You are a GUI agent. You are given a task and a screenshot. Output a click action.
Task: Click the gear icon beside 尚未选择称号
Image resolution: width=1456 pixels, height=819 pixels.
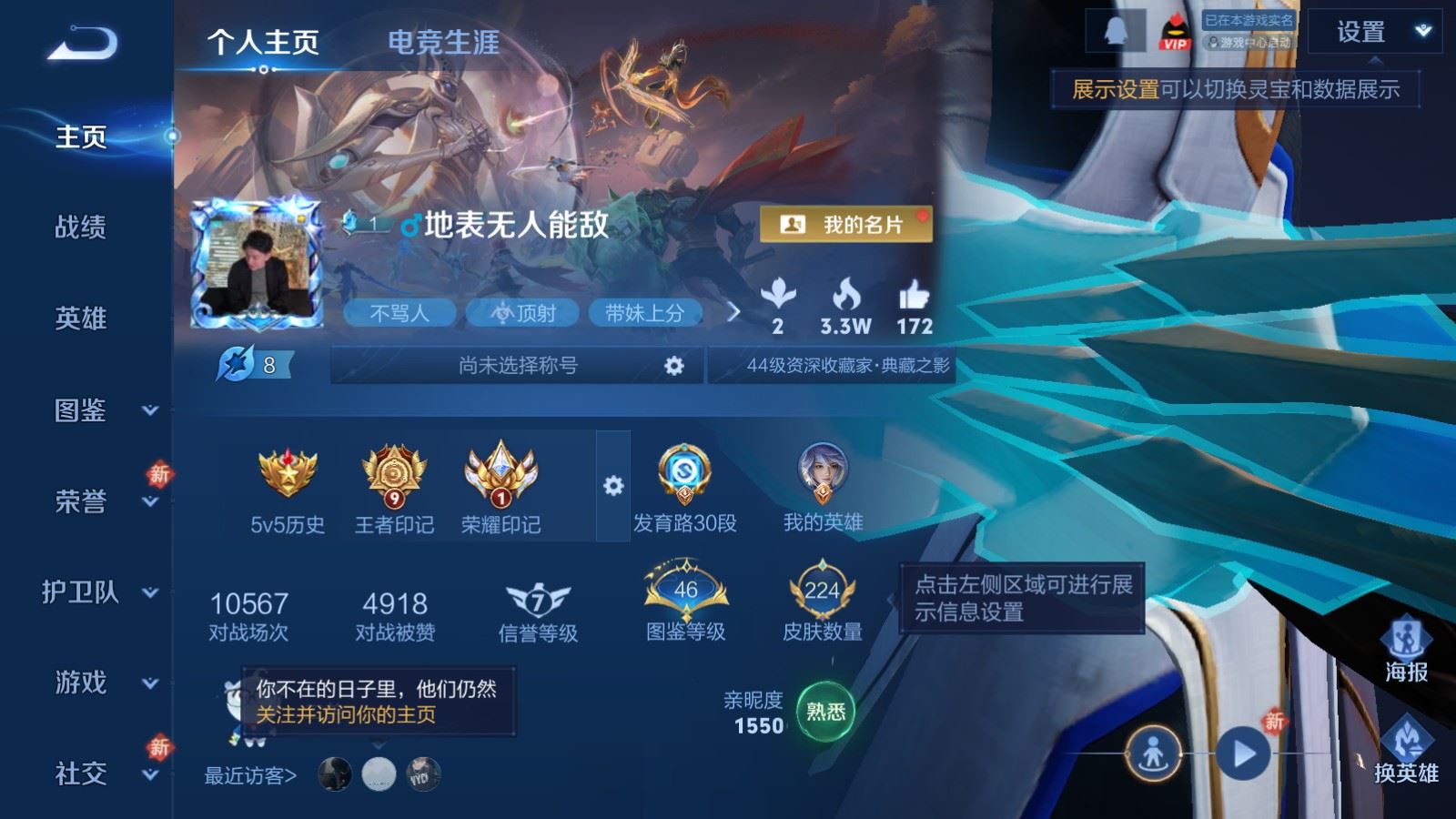click(x=674, y=363)
